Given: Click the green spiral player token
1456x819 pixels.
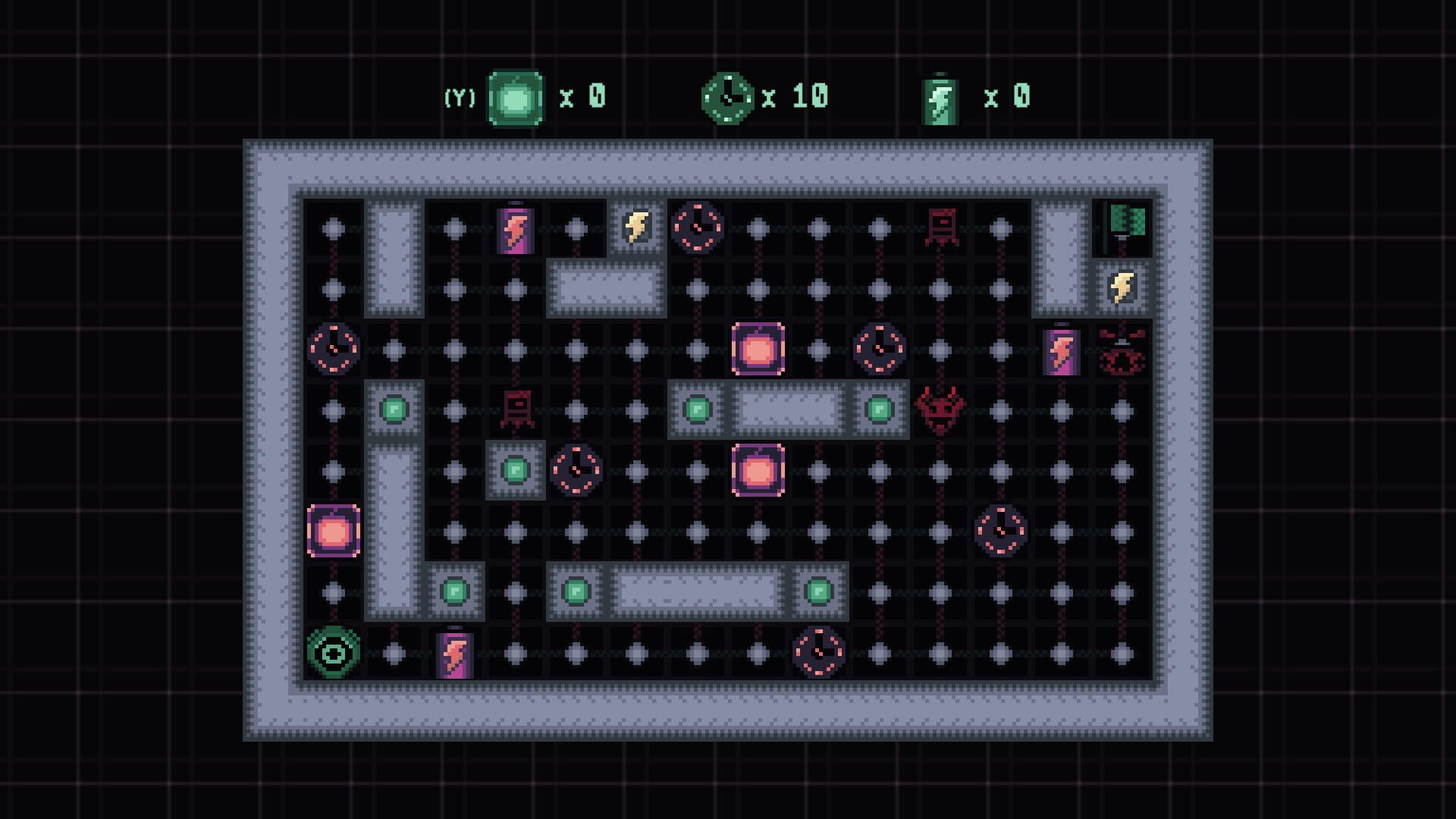Looking at the screenshot, I should [332, 651].
